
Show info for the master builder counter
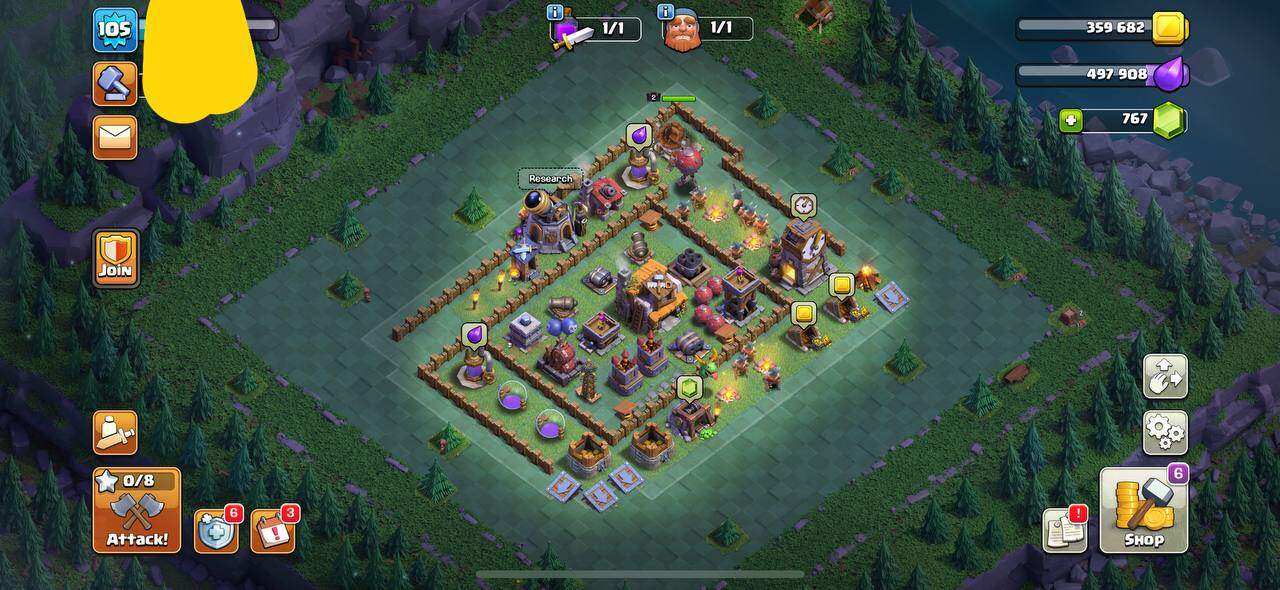click(666, 12)
